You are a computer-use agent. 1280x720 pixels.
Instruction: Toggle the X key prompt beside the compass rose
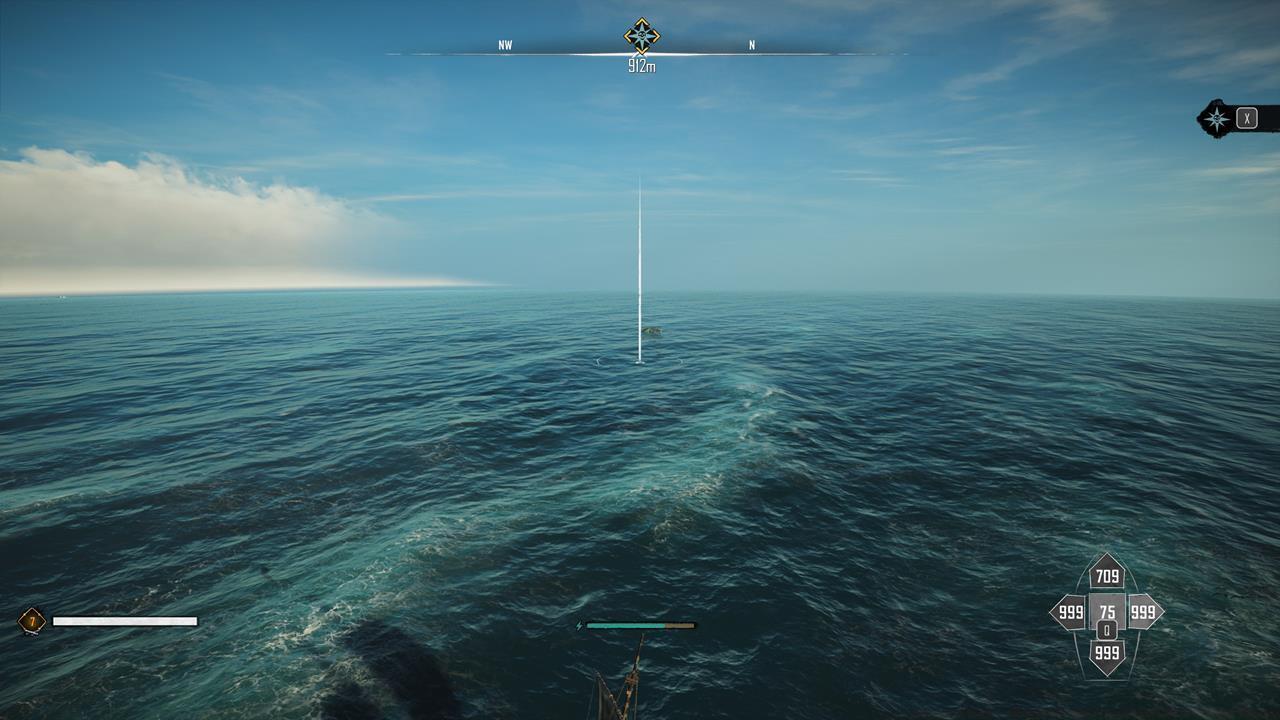[x=1247, y=118]
